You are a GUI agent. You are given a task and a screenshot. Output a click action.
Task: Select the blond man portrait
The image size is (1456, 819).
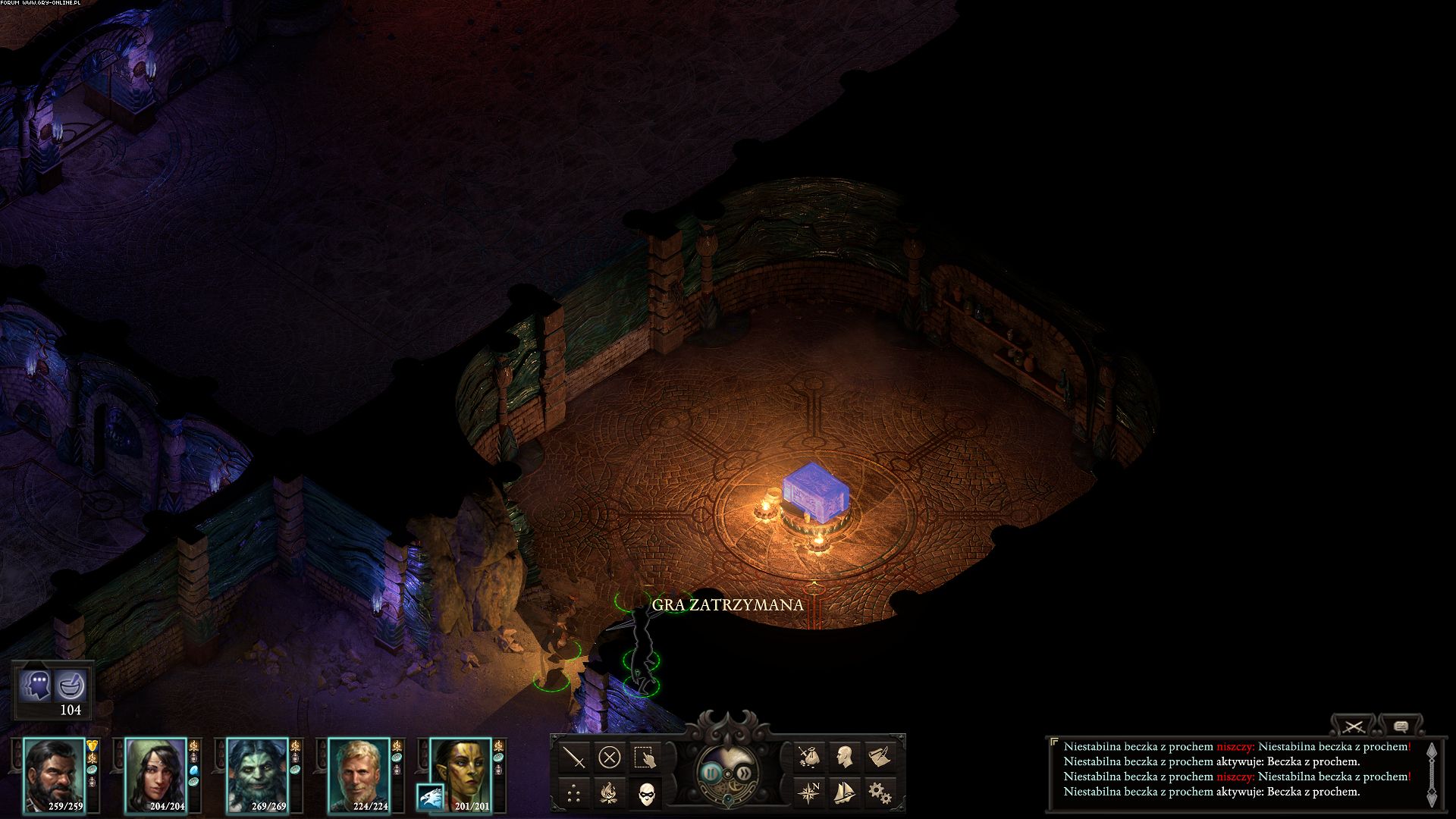(x=359, y=773)
